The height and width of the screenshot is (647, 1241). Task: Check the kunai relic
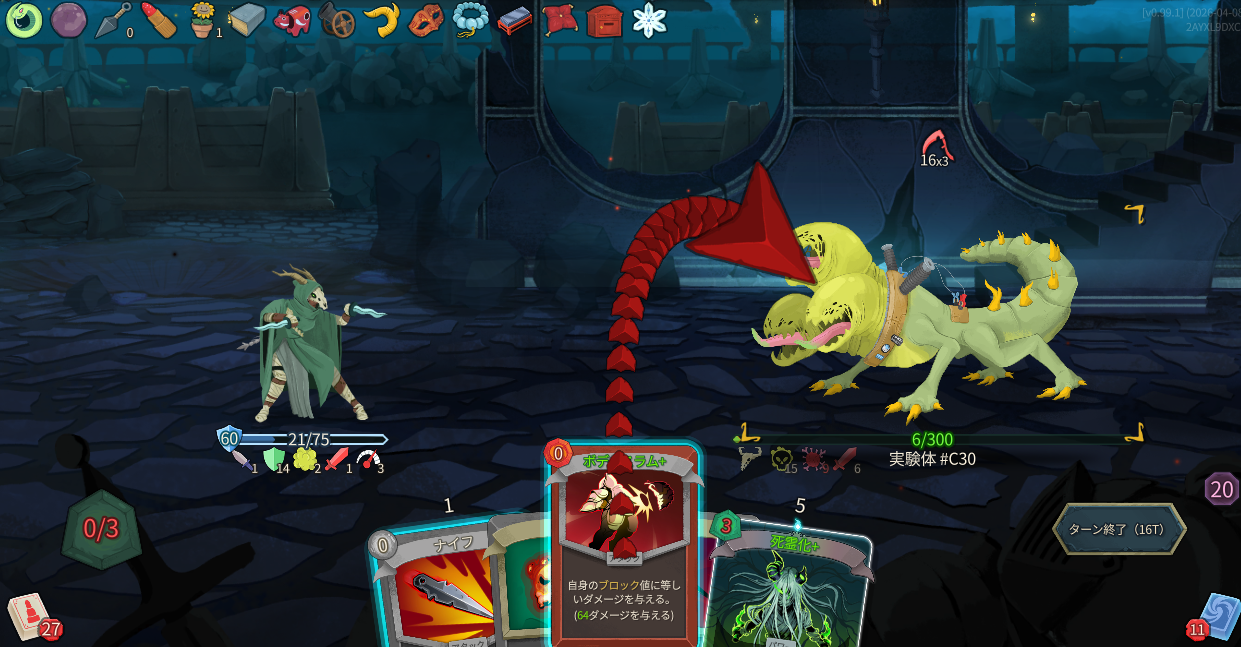[x=112, y=19]
